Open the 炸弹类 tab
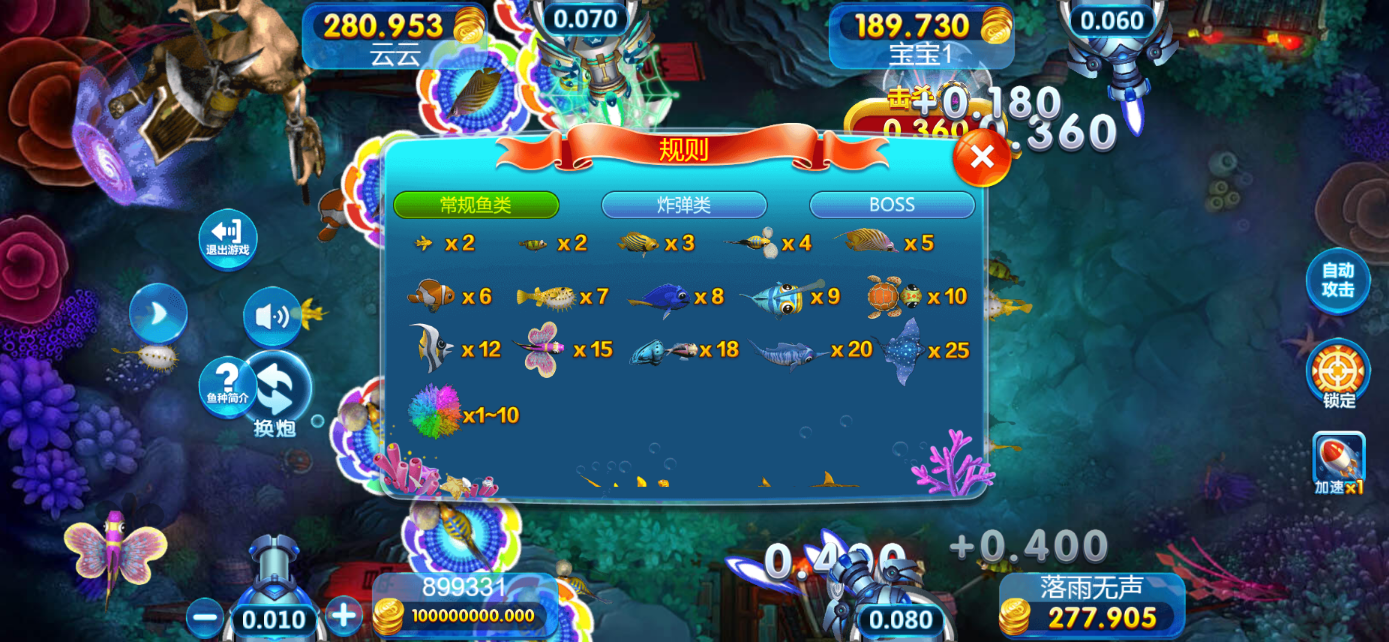This screenshot has width=1389, height=642. point(684,205)
